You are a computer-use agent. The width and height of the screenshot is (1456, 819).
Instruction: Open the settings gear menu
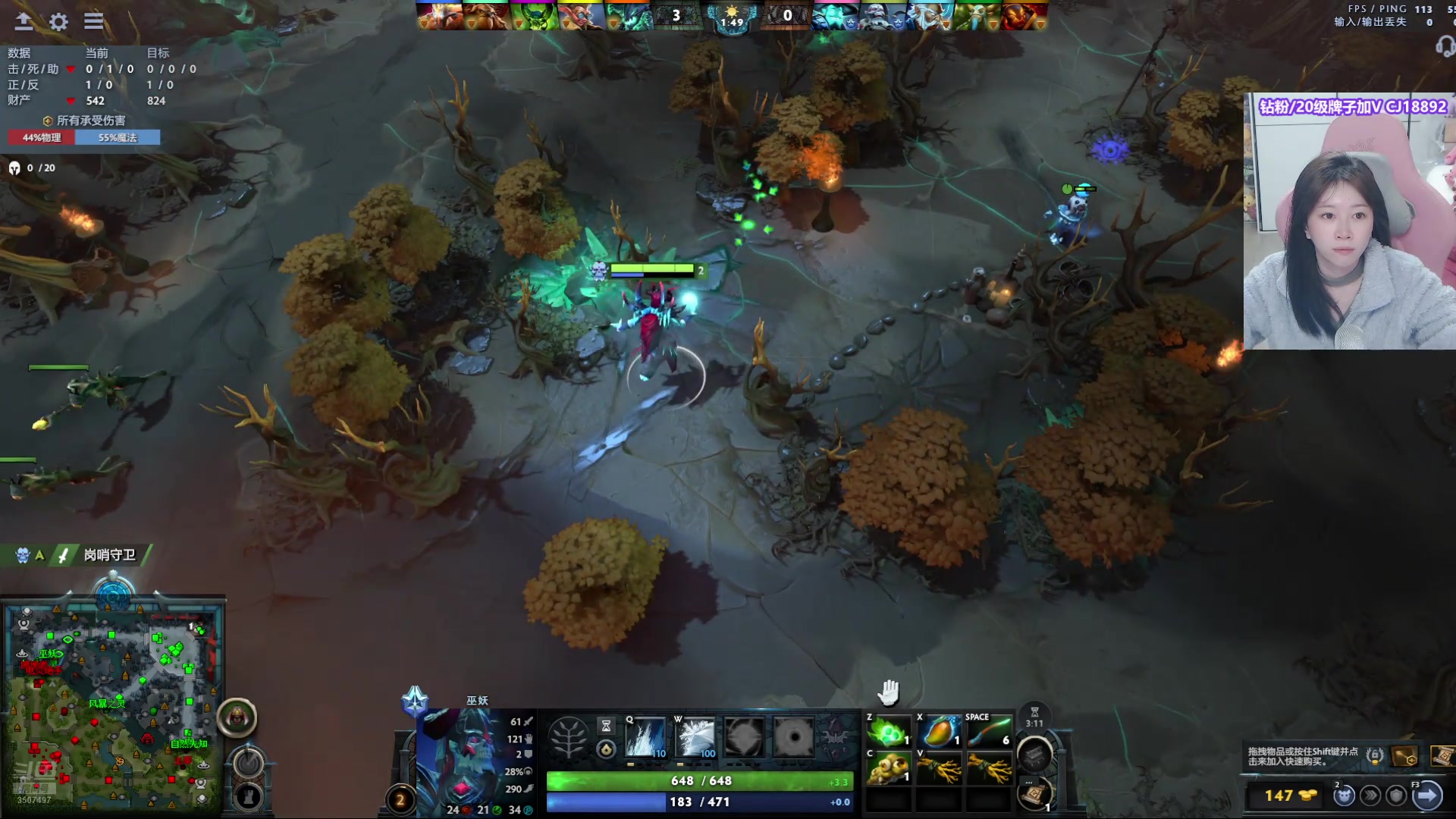click(x=58, y=21)
